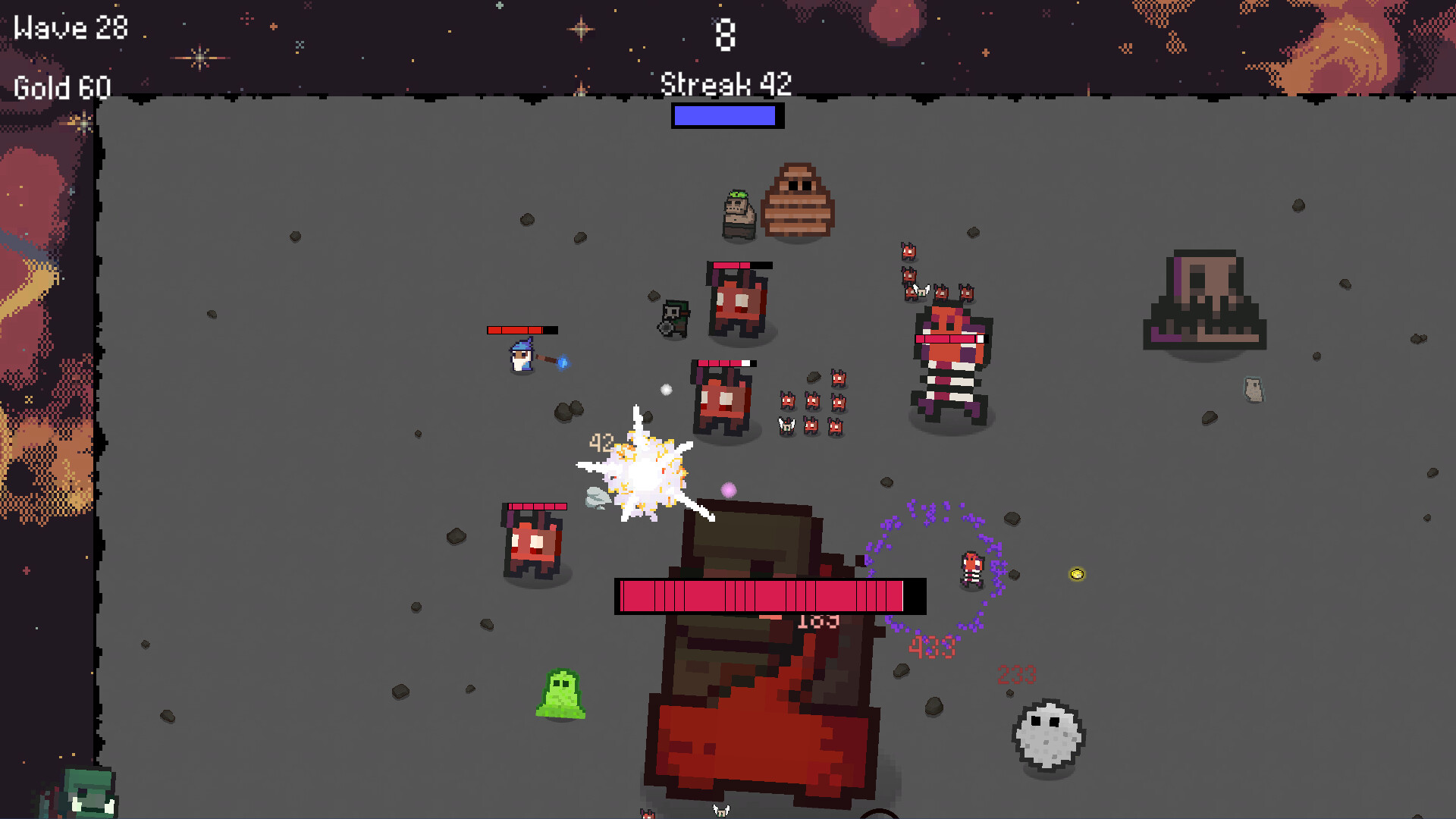Select the small red imp inside the purple circle
Screen dimensions: 1456x819
(x=971, y=567)
